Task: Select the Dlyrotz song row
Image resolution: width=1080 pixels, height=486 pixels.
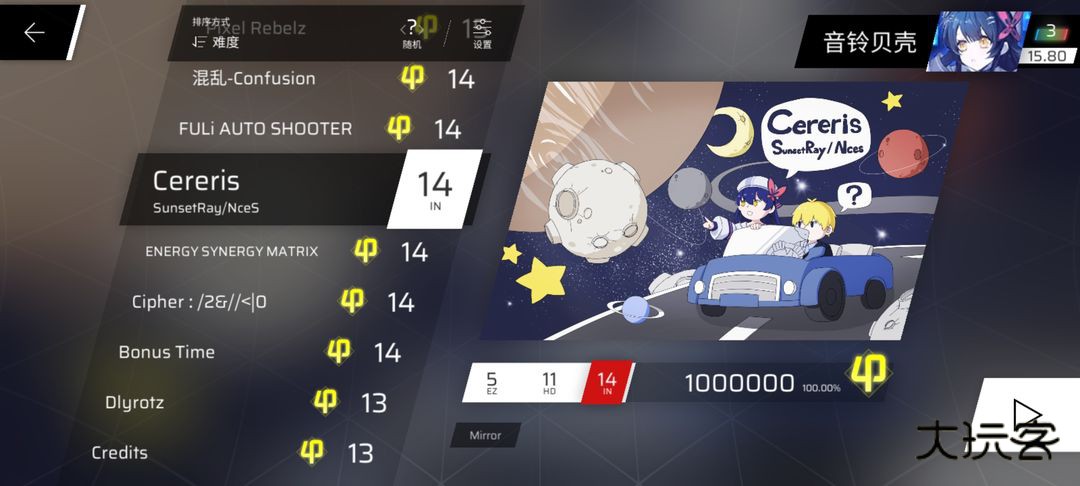Action: click(134, 403)
